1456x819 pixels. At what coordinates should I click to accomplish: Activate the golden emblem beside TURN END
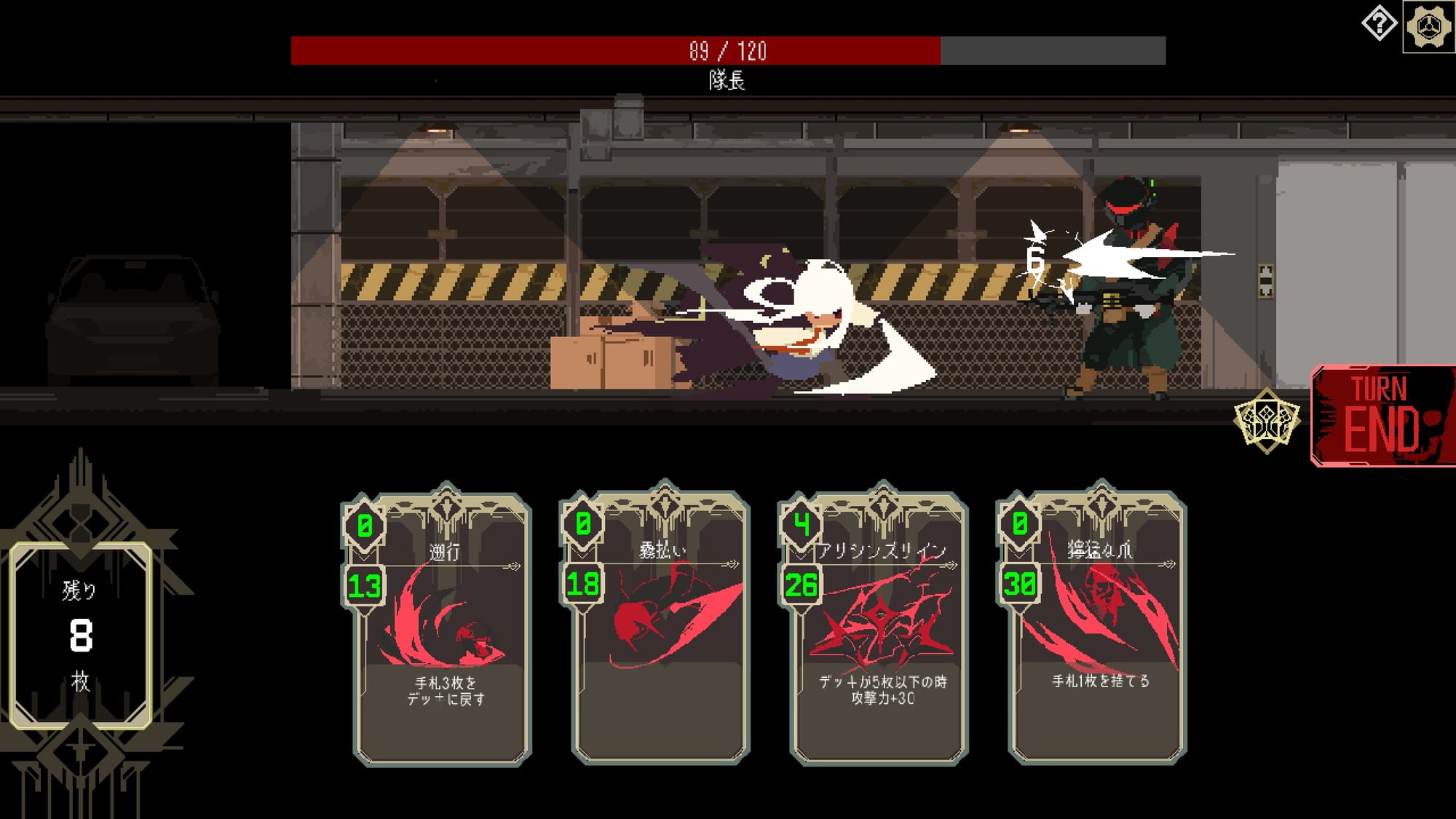click(x=1267, y=421)
